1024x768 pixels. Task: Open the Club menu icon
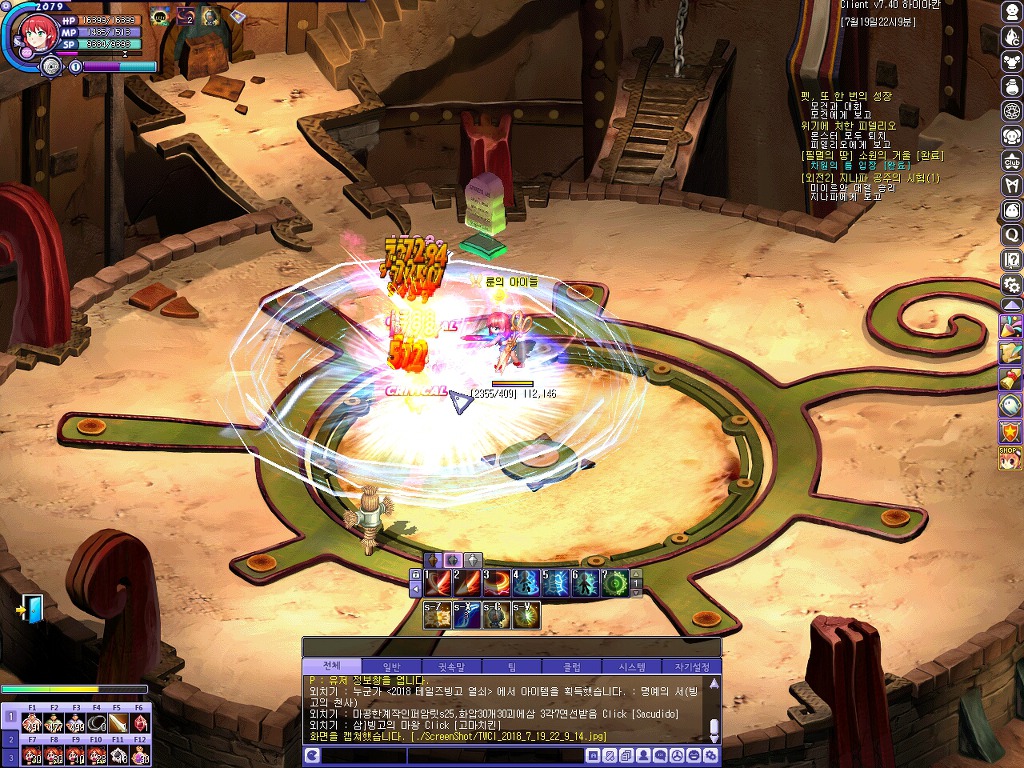point(1012,160)
